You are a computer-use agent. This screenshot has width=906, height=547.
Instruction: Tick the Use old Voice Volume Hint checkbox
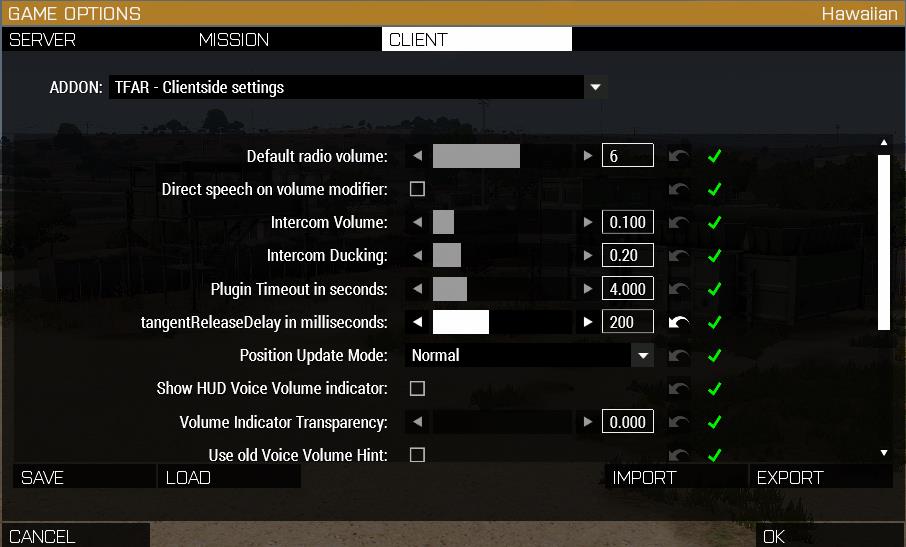coord(418,455)
